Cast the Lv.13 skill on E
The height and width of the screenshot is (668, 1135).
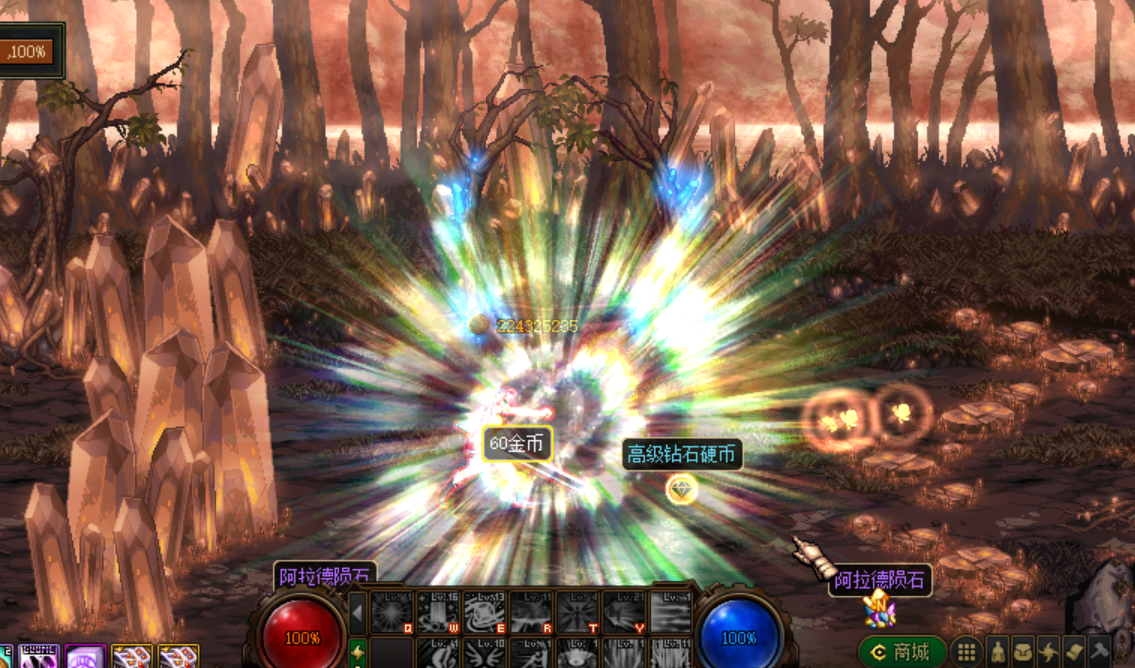pyautogui.click(x=485, y=612)
